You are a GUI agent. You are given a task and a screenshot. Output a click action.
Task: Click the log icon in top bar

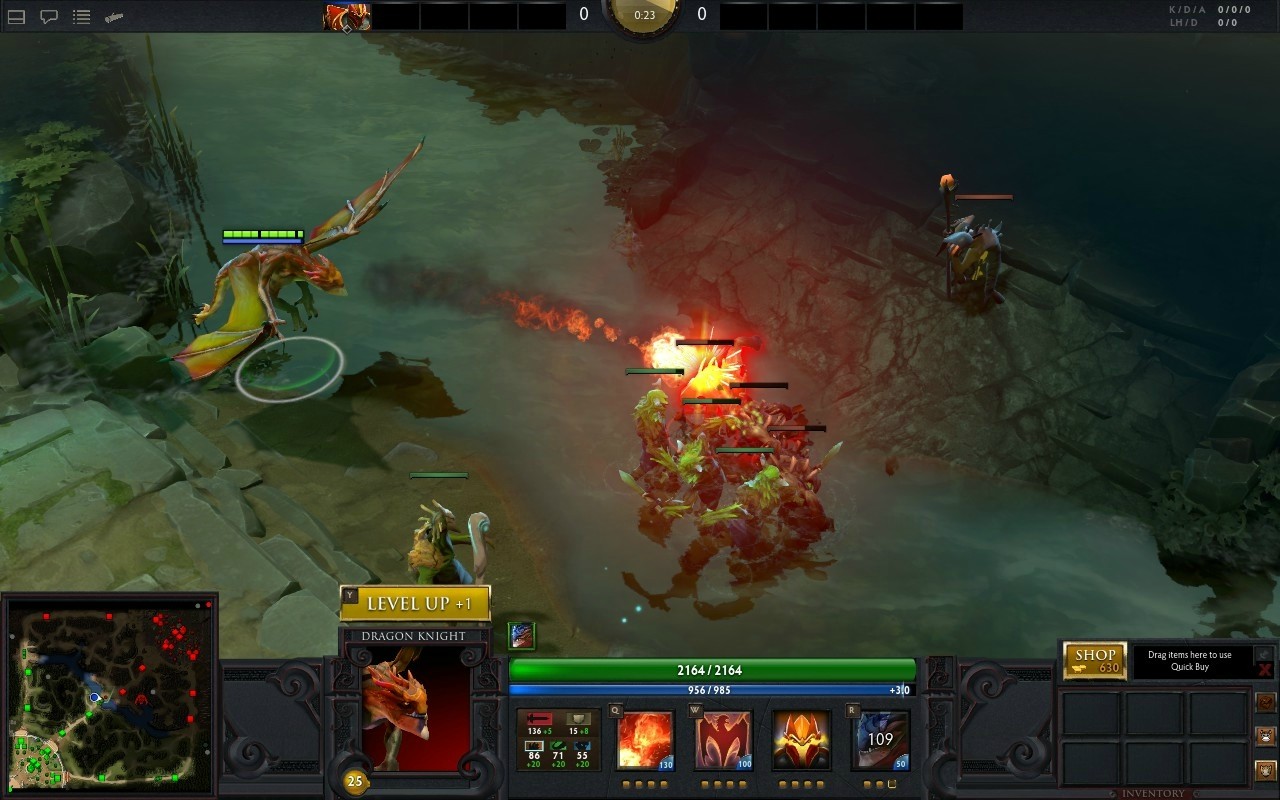(x=115, y=17)
